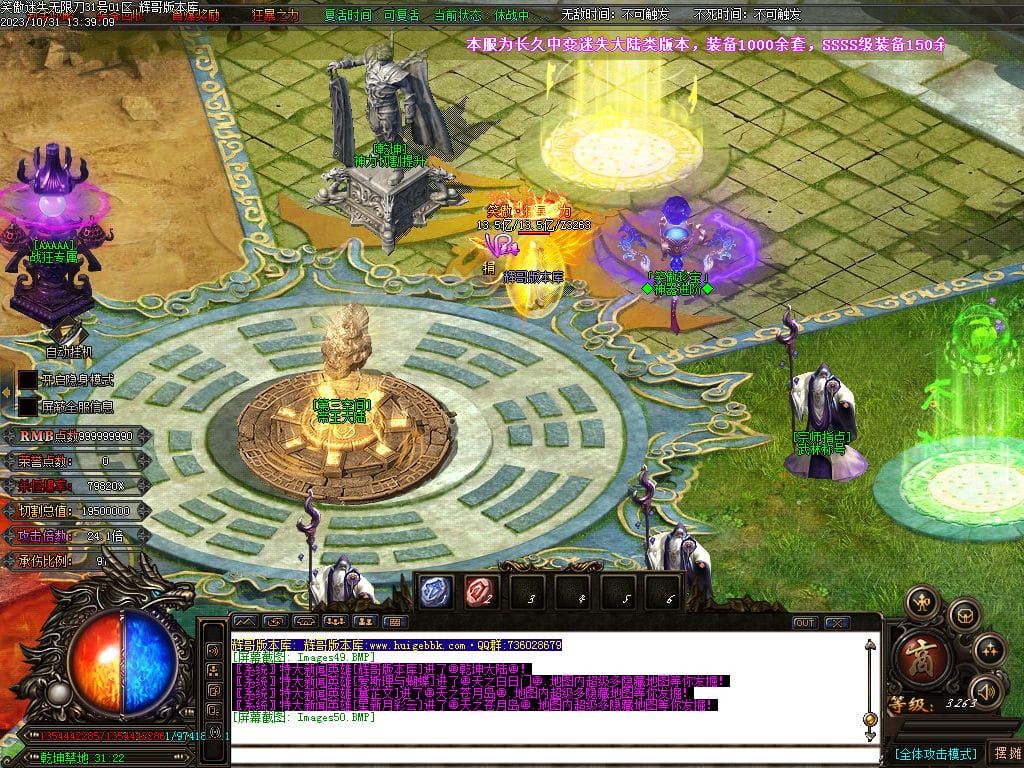
Task: Close the chat panel with the X button
Action: (837, 622)
